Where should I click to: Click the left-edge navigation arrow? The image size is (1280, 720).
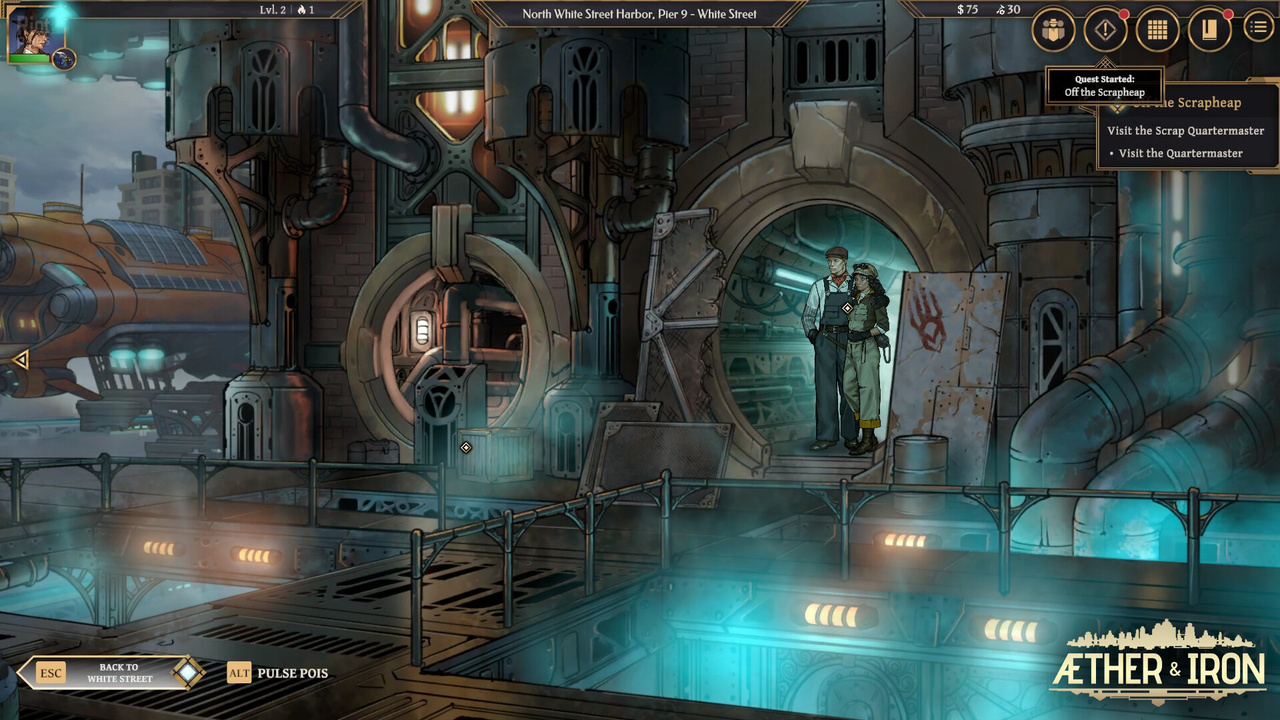pyautogui.click(x=19, y=358)
